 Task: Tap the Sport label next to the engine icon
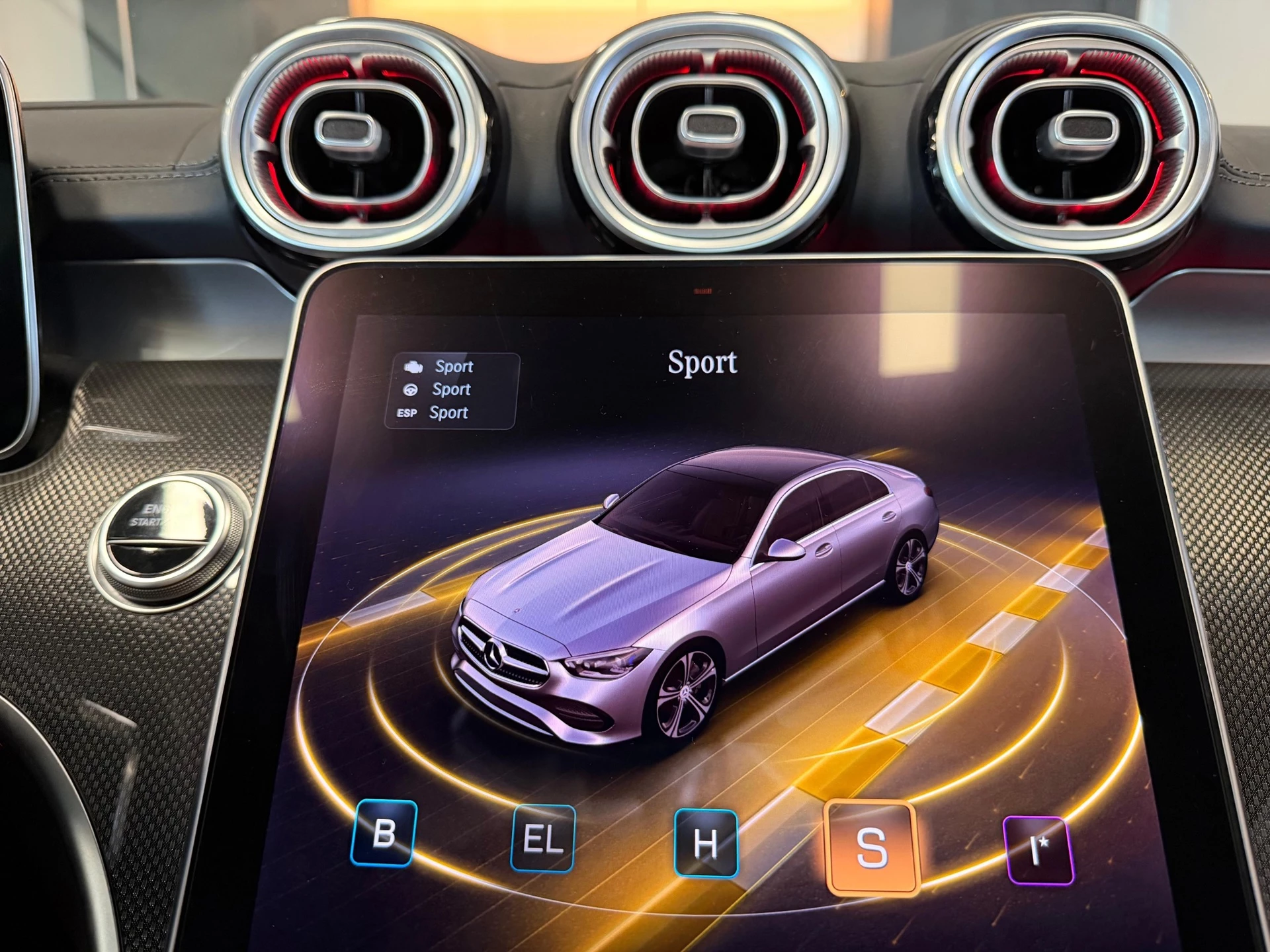[x=455, y=367]
